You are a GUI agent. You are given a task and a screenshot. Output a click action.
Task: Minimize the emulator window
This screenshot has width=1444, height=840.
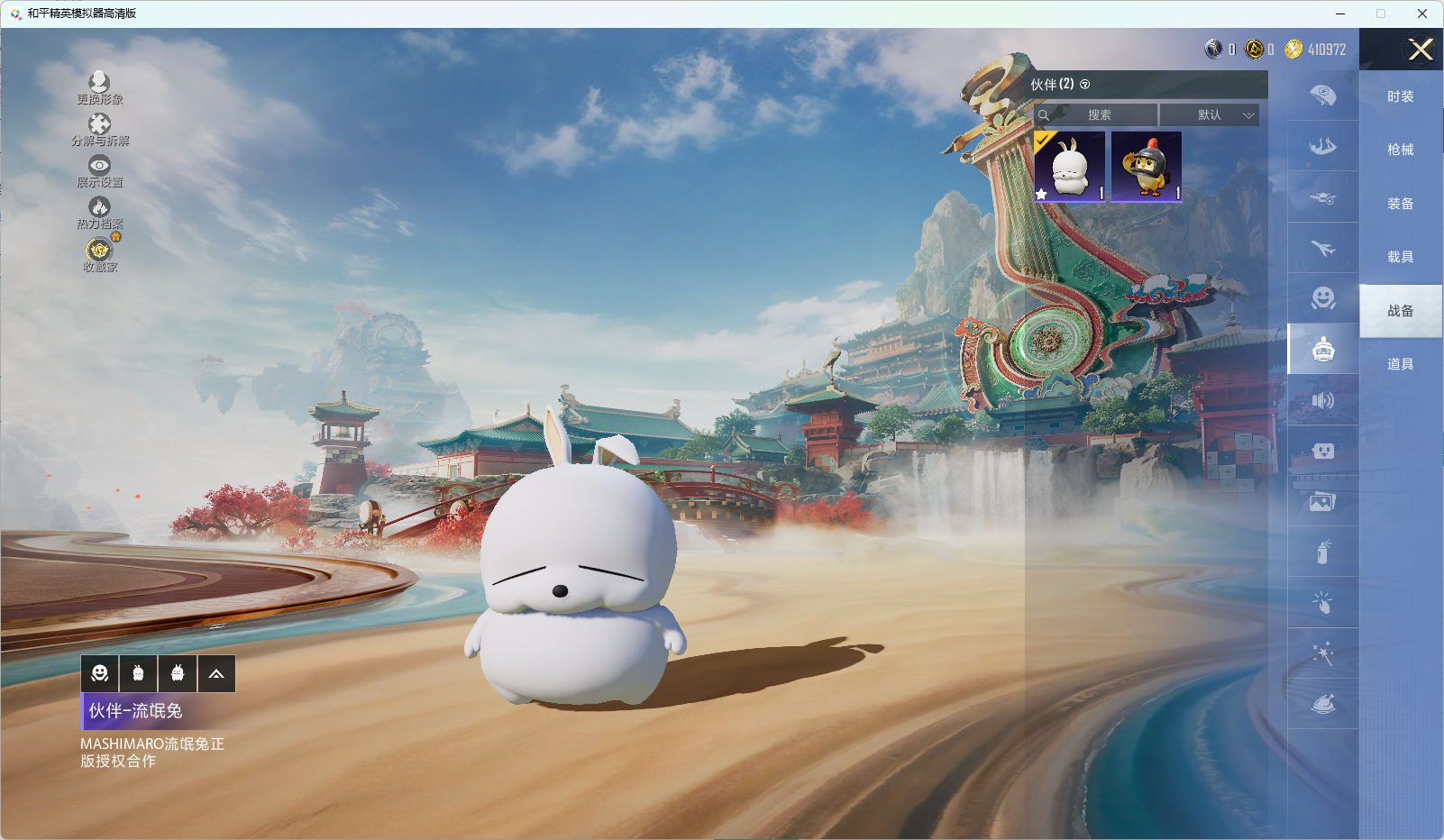pyautogui.click(x=1340, y=14)
